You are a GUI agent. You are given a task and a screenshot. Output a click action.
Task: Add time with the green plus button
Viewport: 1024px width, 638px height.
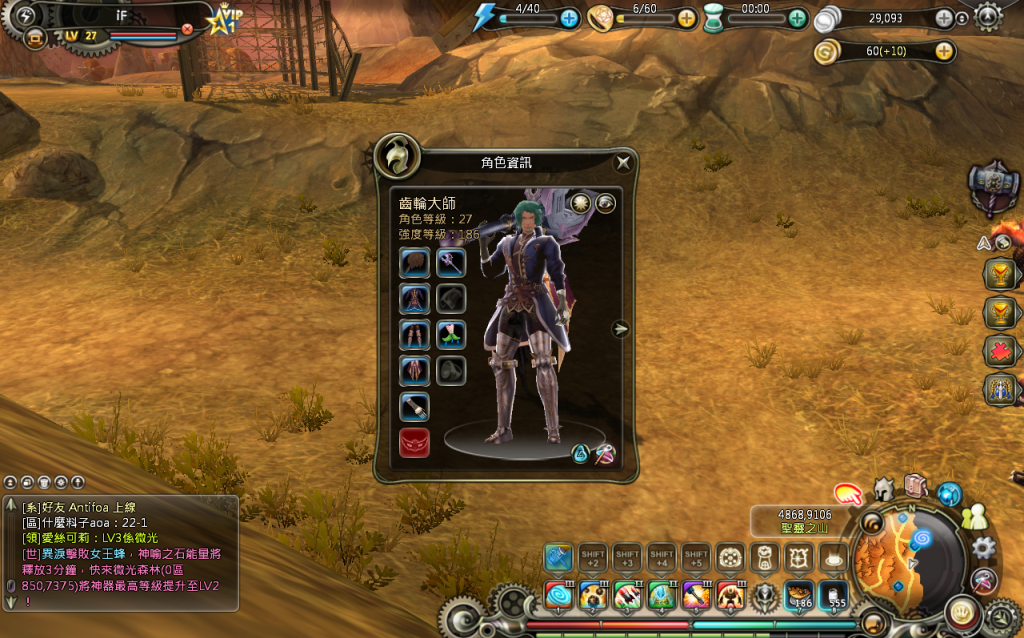point(797,18)
